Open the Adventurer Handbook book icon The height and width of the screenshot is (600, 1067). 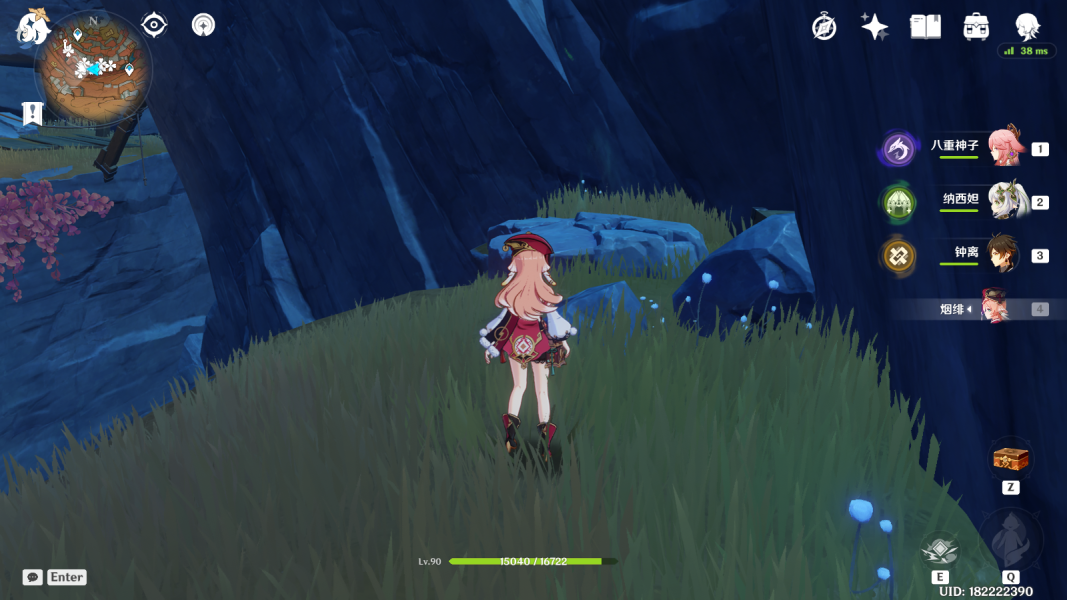[925, 27]
